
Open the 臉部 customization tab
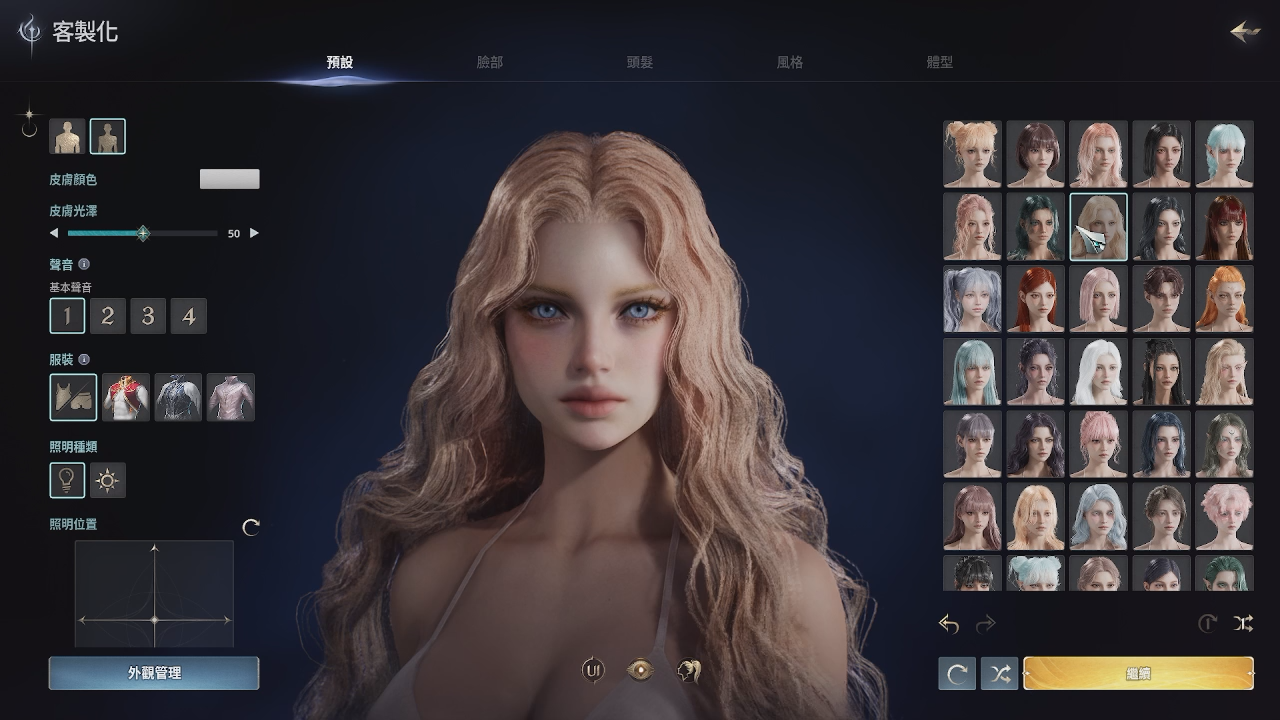489,61
